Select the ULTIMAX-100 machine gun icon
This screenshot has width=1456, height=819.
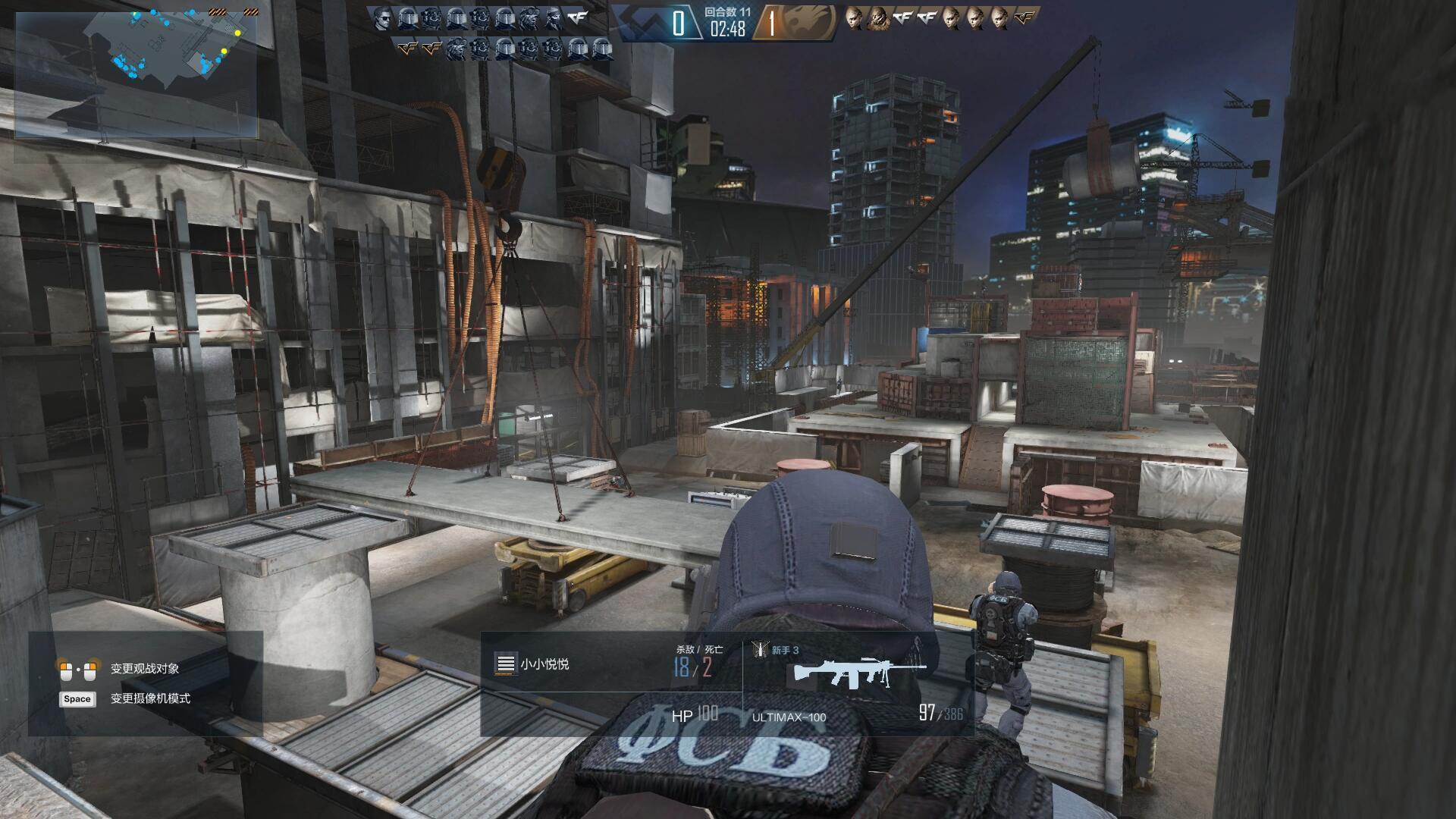(859, 673)
